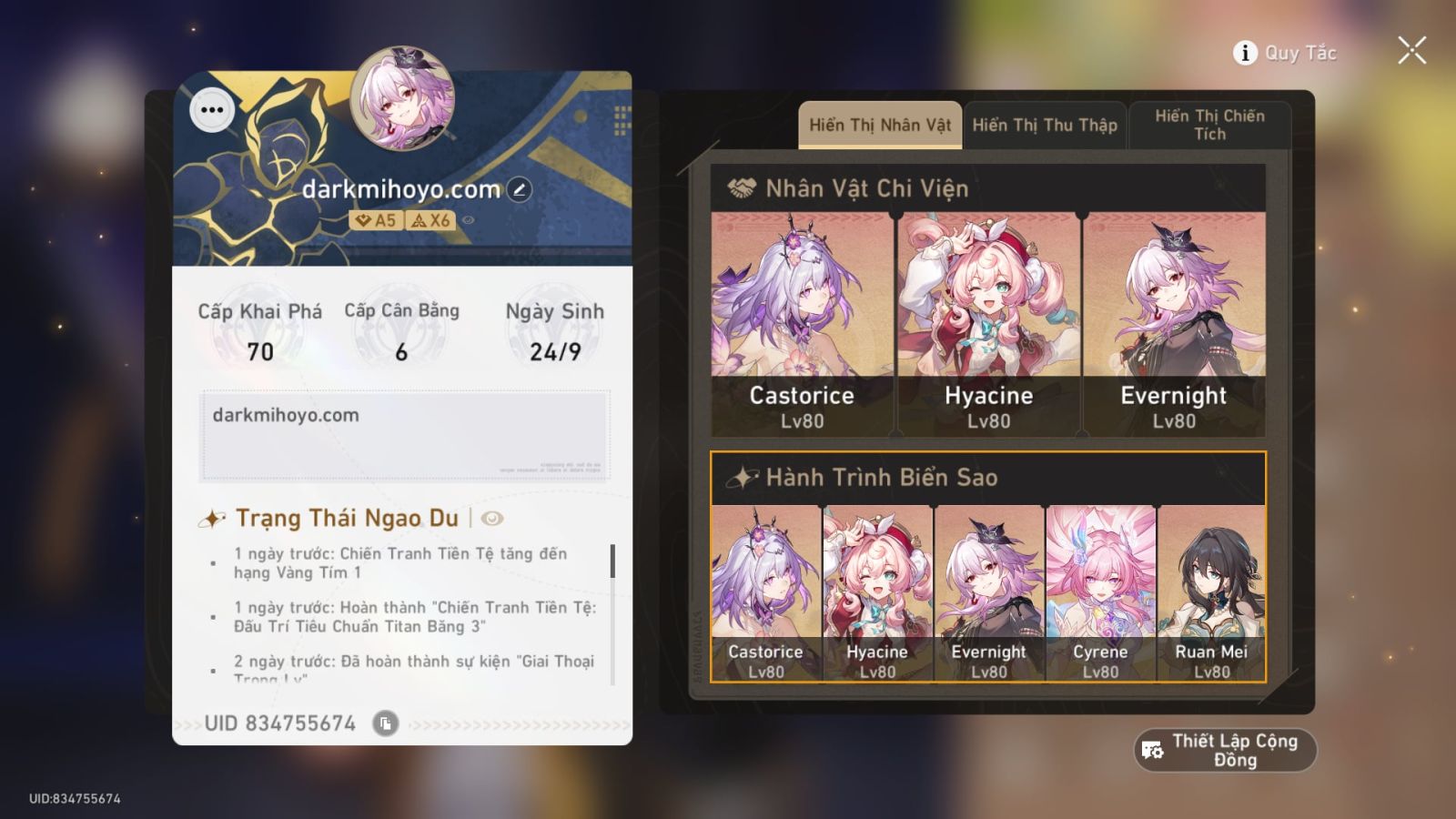Switch to the Hiển Thị Thu Thập tab

[1045, 125]
